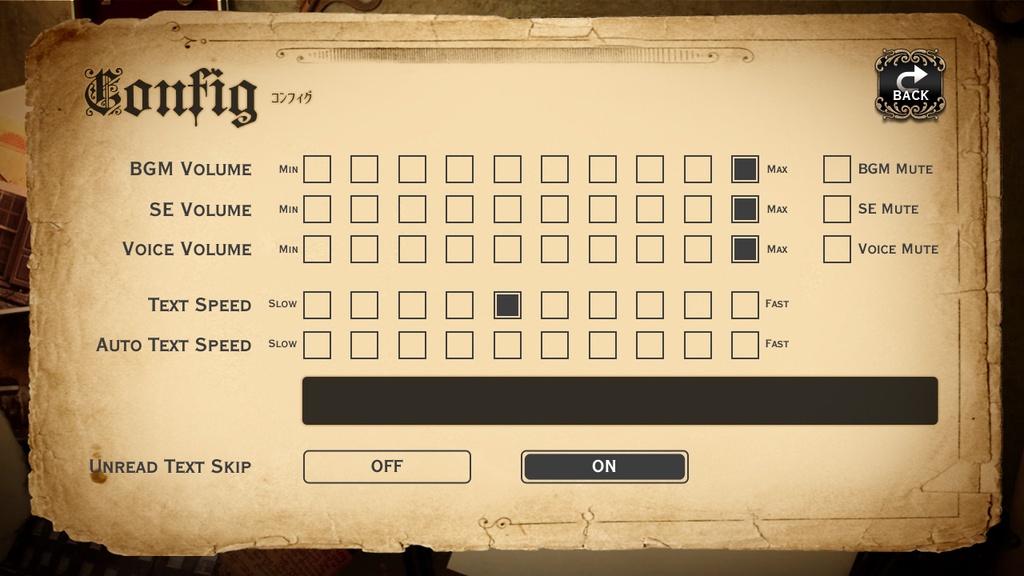Set Auto Text Speed to slowest box
The height and width of the screenshot is (576, 1024).
pyautogui.click(x=317, y=345)
